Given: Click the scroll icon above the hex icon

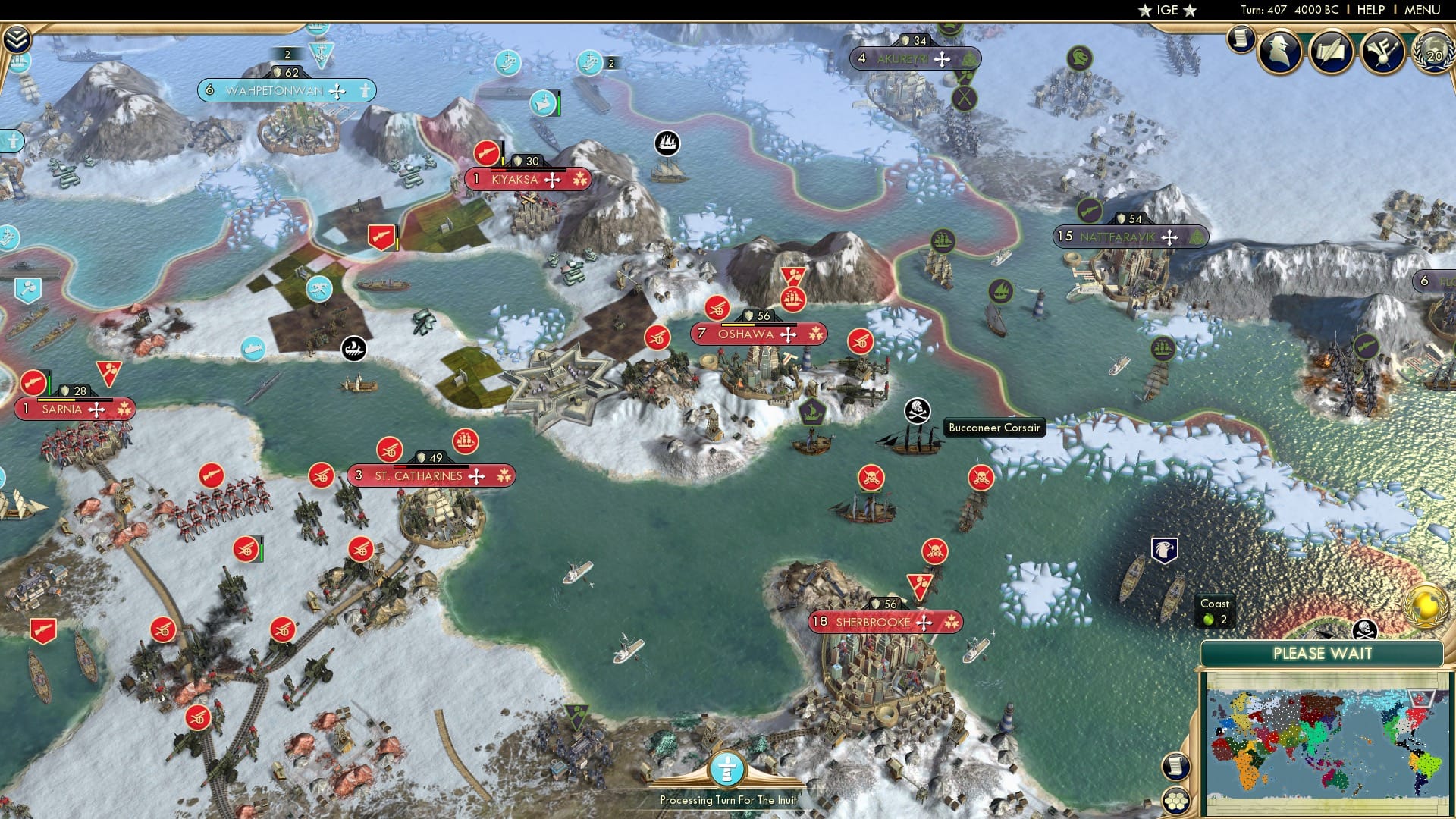Looking at the screenshot, I should [1175, 766].
